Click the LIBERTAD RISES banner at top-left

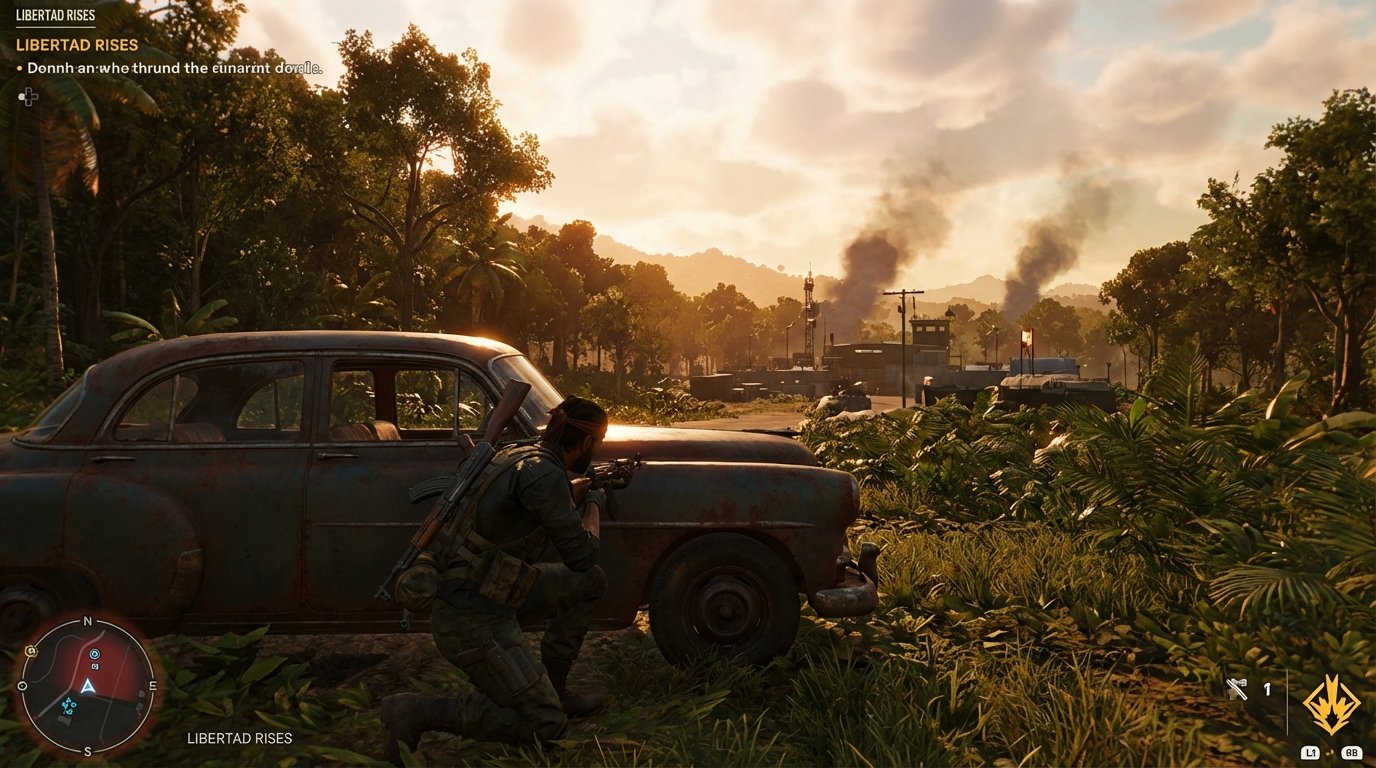click(x=56, y=15)
